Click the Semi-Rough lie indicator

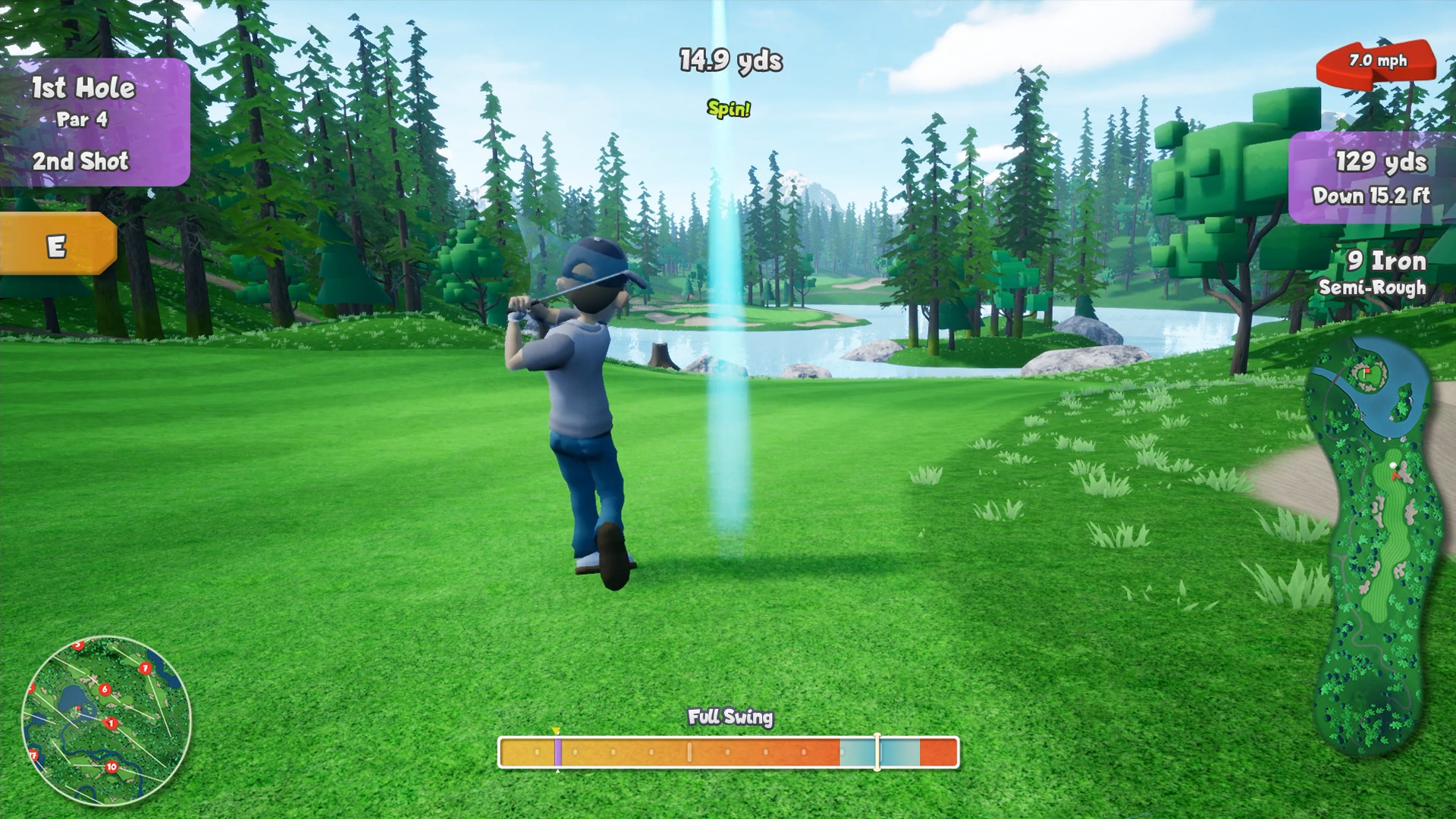click(1373, 289)
